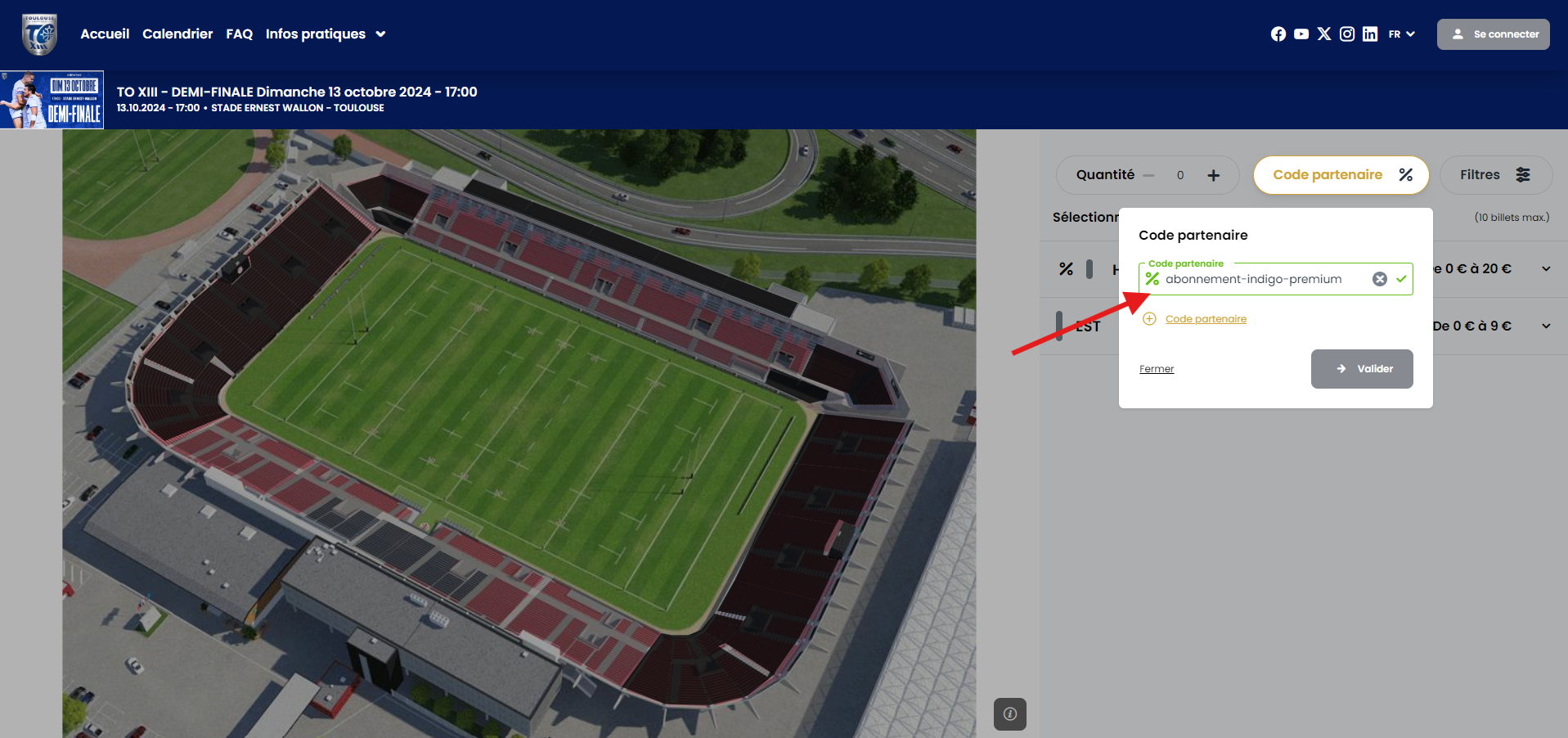The image size is (1568, 738).
Task: Open the Instagram profile icon
Action: [1347, 34]
